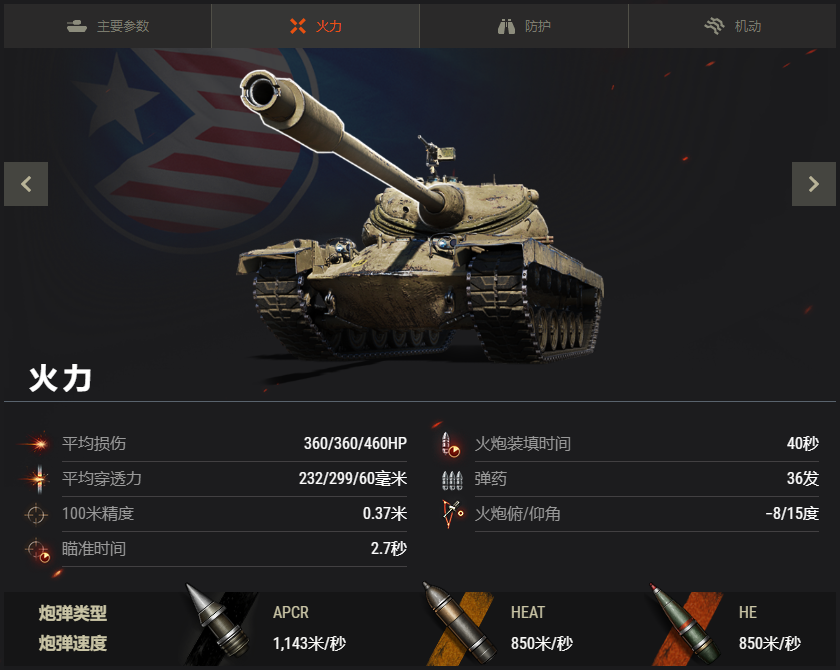
Task: Pick the HE shell icon
Action: click(687, 626)
